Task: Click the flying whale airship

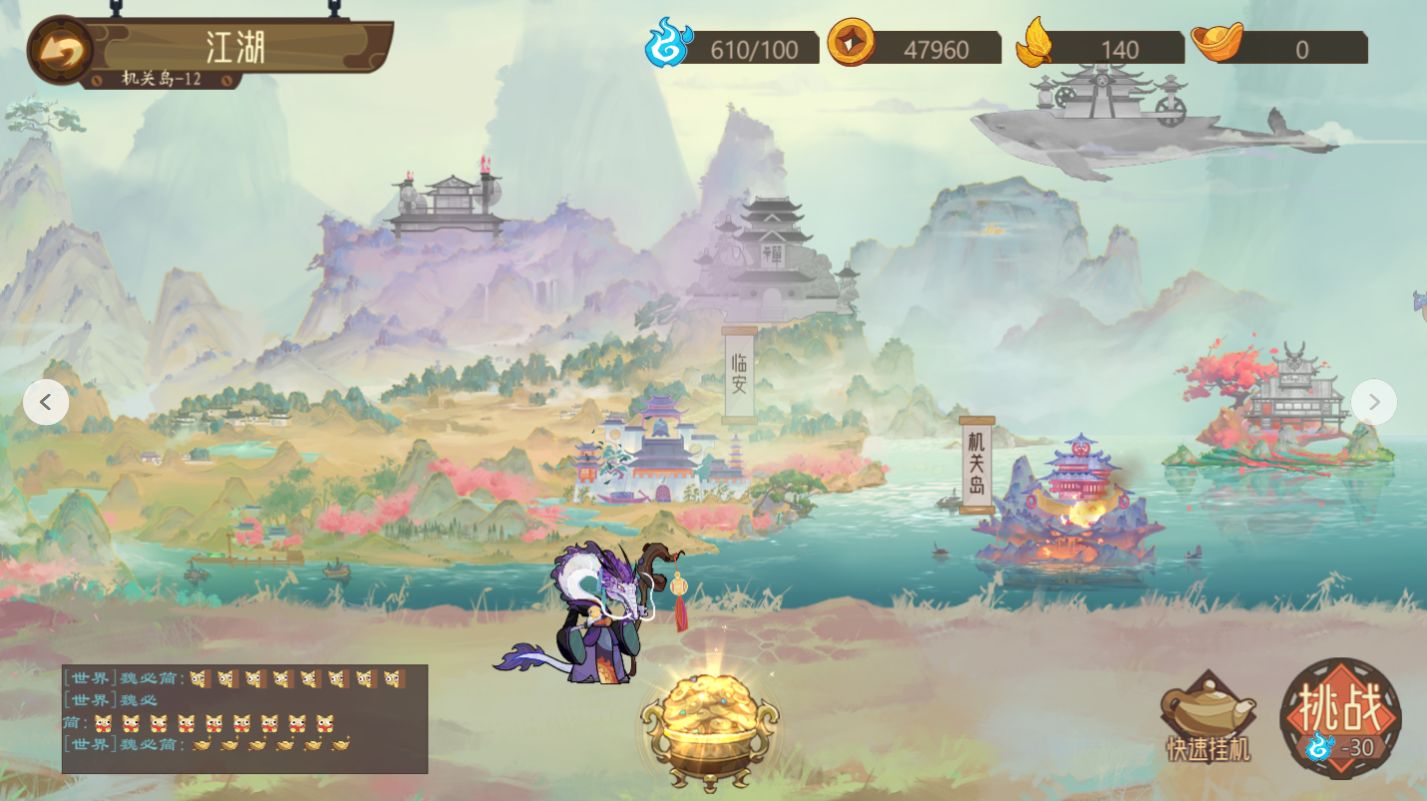Action: click(1110, 120)
